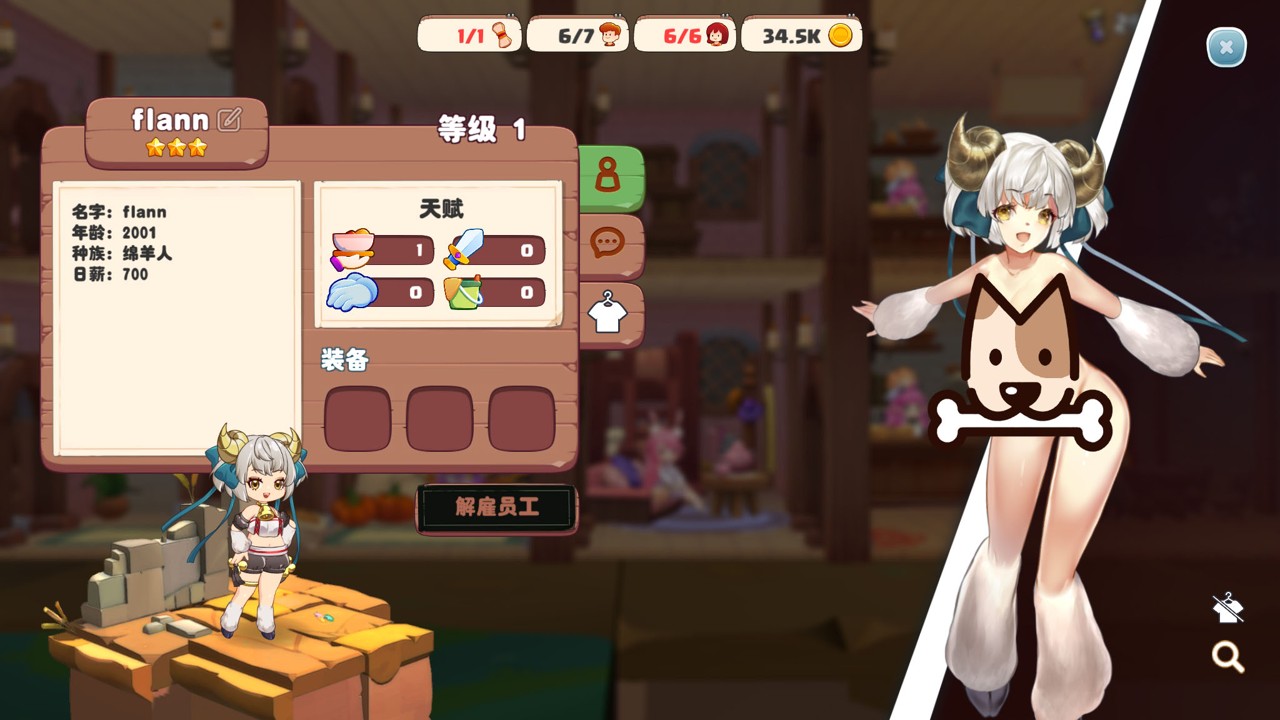This screenshot has height=720, width=1280.
Task: Select the sword talent icon
Action: (x=464, y=249)
